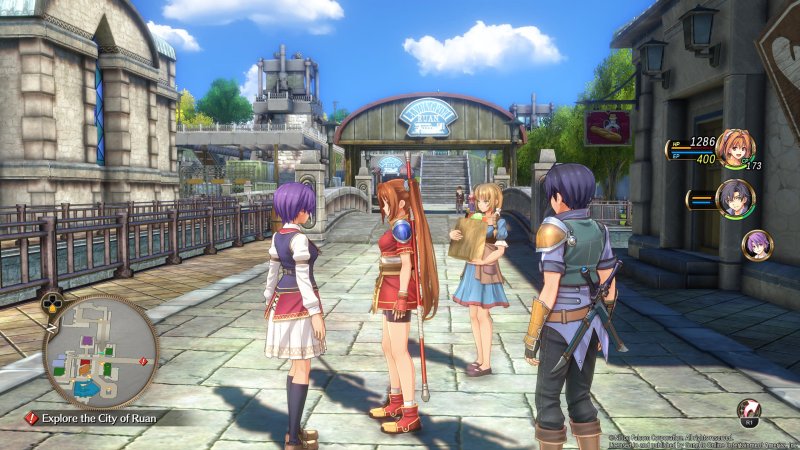
Task: Select the orange-haired girl's party portrait
Action: pos(735,149)
